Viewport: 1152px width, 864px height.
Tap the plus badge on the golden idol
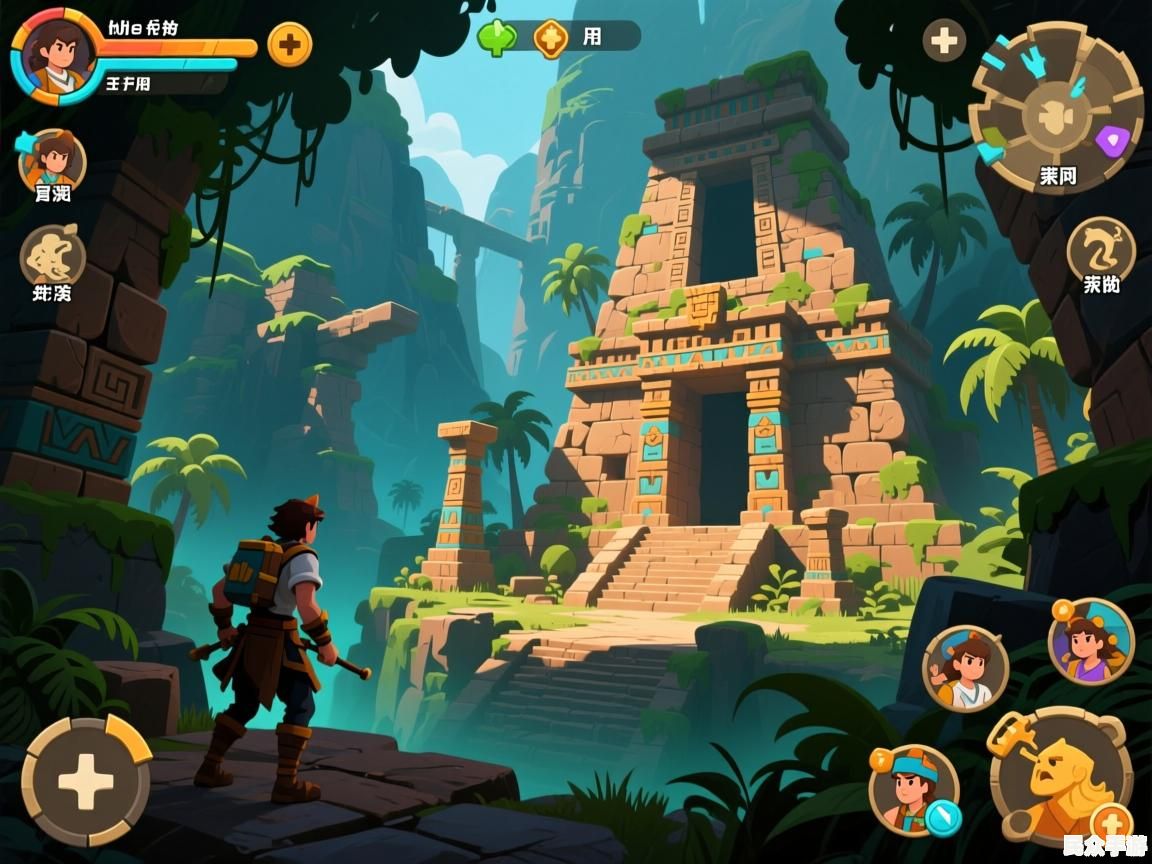(x=1111, y=823)
